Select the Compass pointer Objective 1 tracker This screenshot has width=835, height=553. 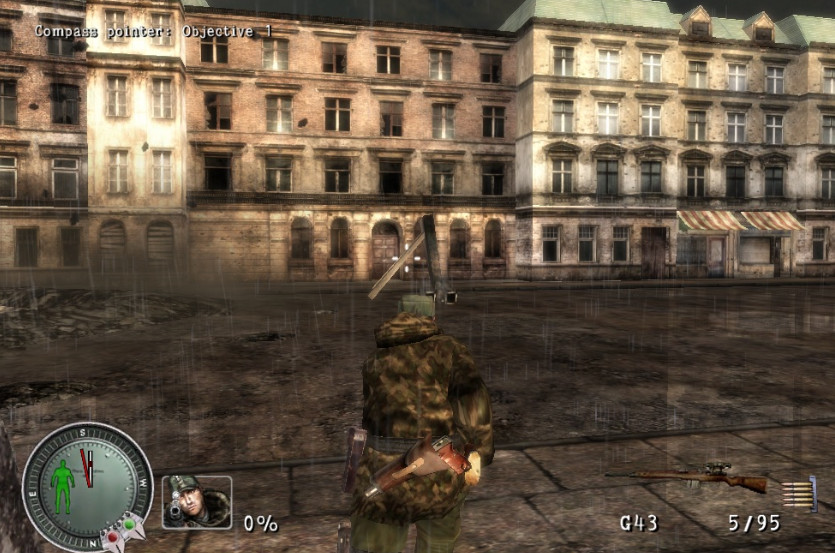153,31
